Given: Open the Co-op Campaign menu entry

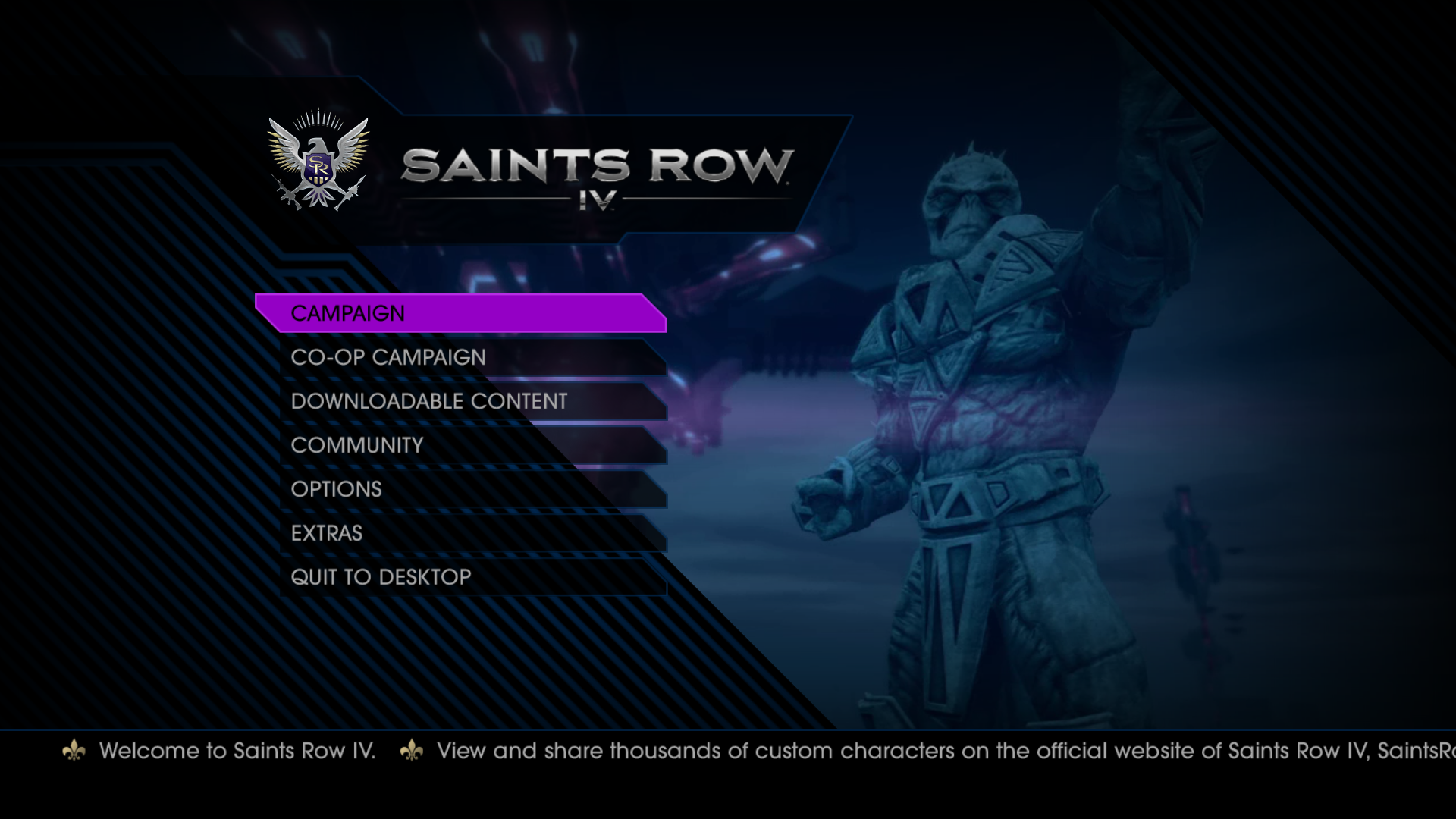Looking at the screenshot, I should click(389, 356).
